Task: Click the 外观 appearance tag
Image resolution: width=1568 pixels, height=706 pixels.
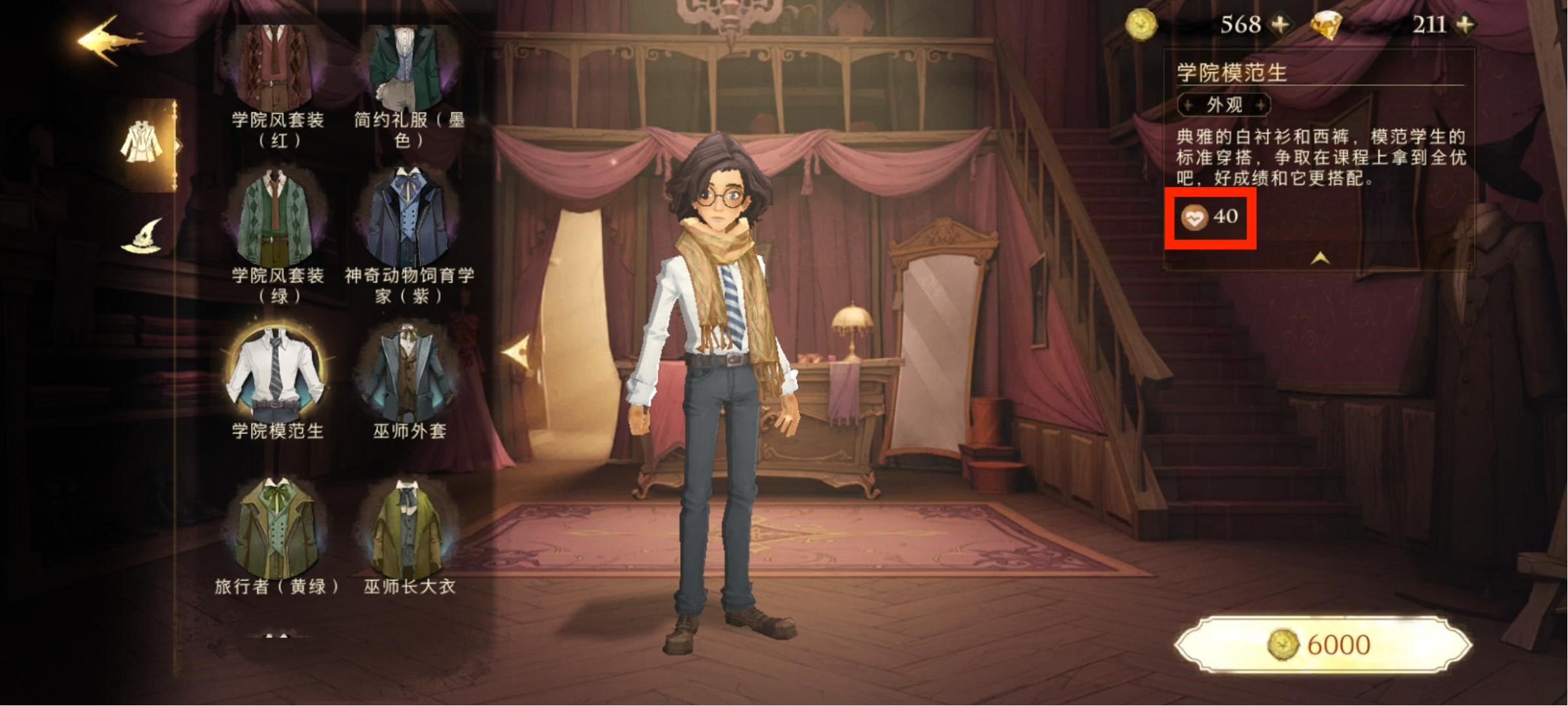Action: pyautogui.click(x=1224, y=105)
